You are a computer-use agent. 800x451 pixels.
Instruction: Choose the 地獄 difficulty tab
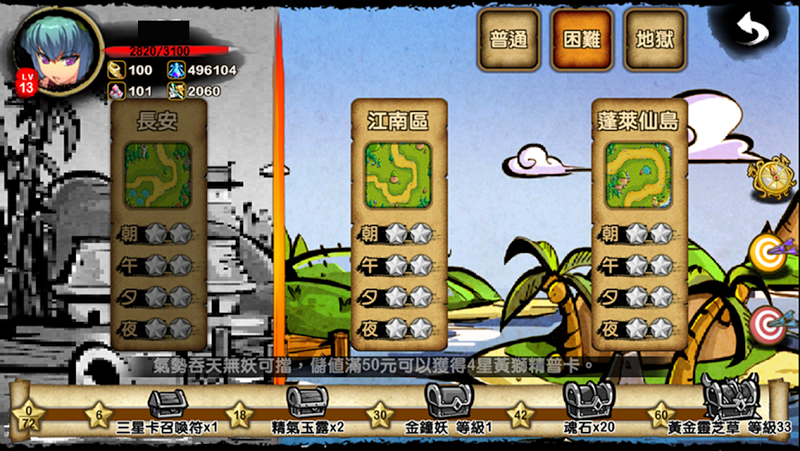654,41
